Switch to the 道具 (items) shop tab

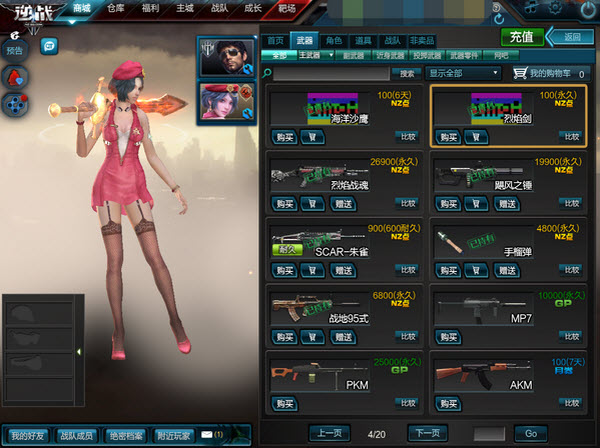[363, 39]
